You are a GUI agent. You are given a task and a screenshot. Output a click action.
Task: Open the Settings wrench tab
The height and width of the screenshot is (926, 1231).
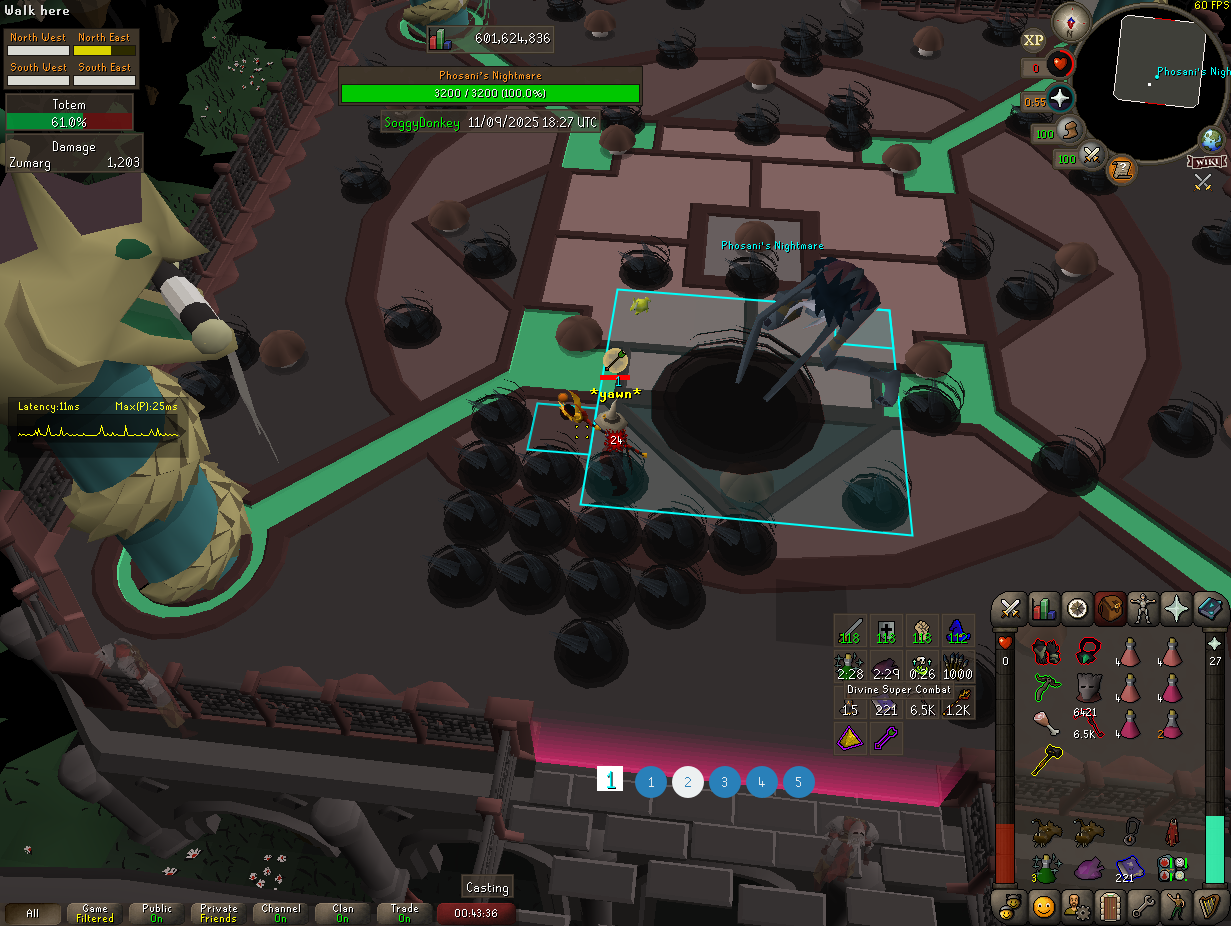point(1142,907)
